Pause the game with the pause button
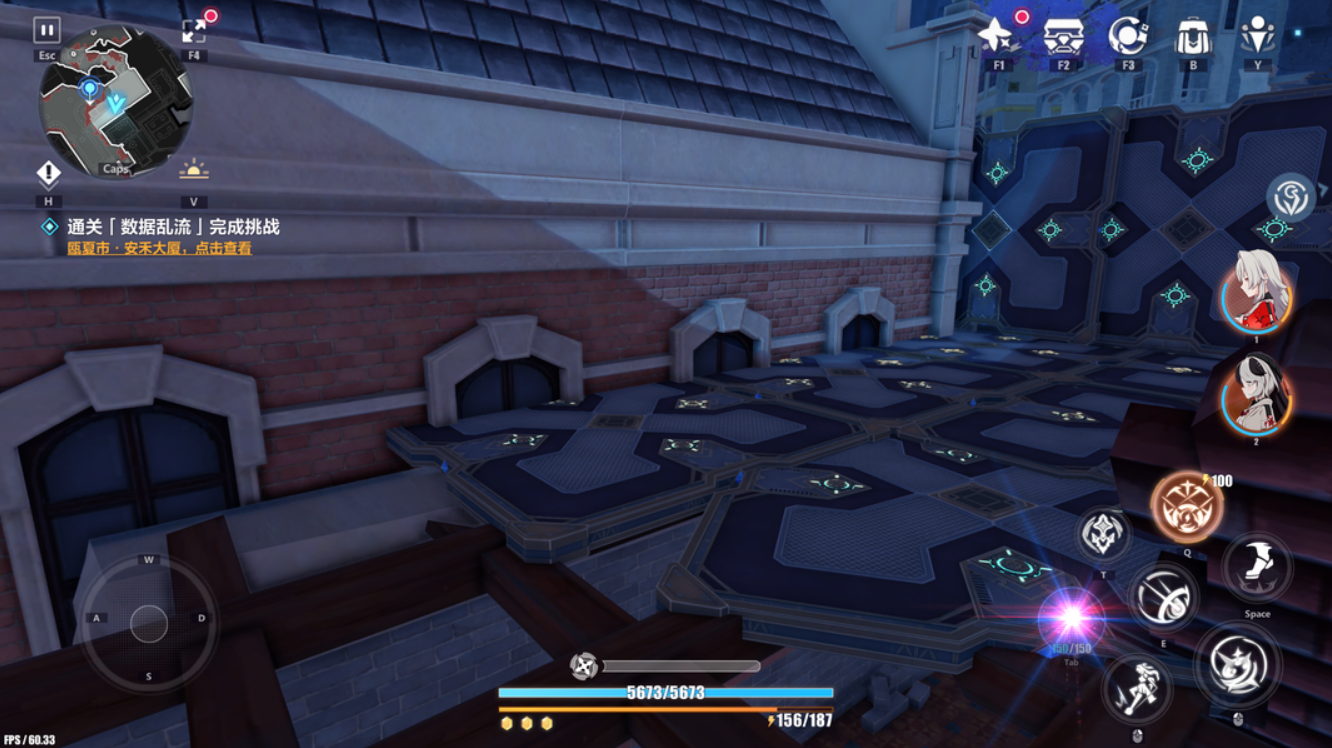 [x=47, y=31]
